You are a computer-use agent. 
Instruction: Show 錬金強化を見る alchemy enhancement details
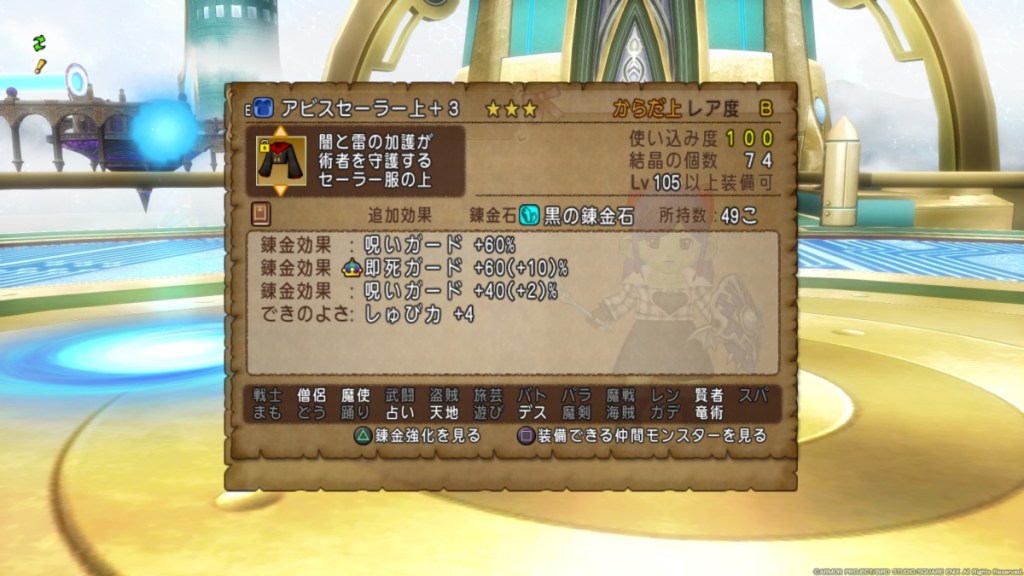point(417,436)
